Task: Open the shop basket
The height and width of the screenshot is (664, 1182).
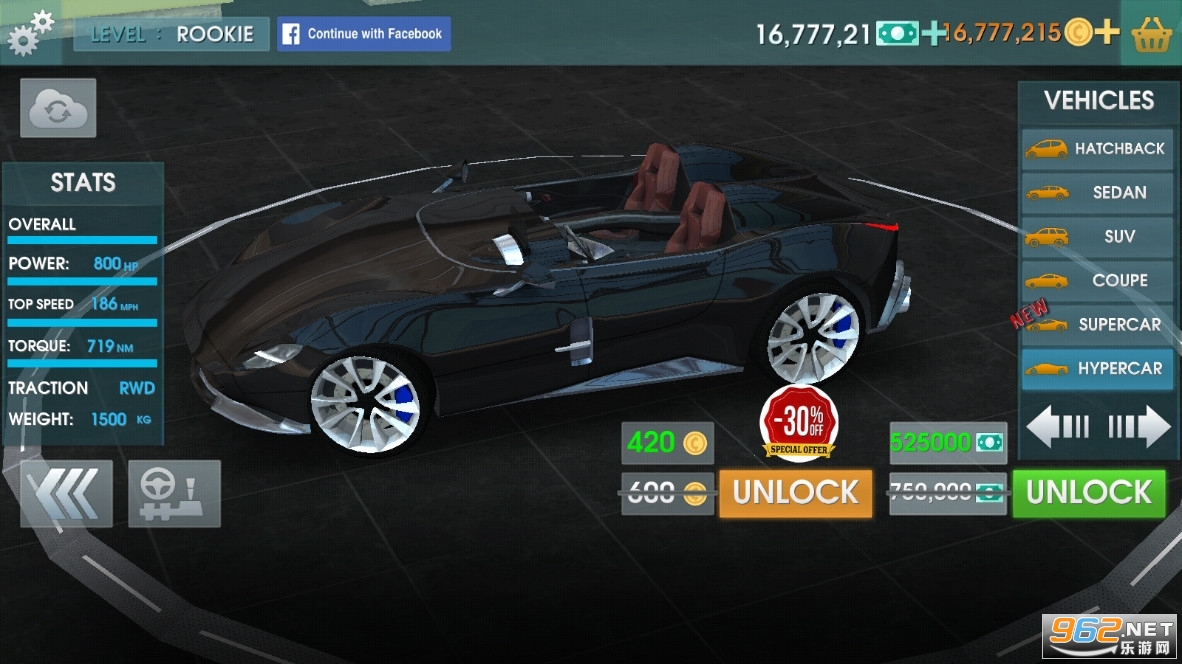Action: pos(1151,34)
